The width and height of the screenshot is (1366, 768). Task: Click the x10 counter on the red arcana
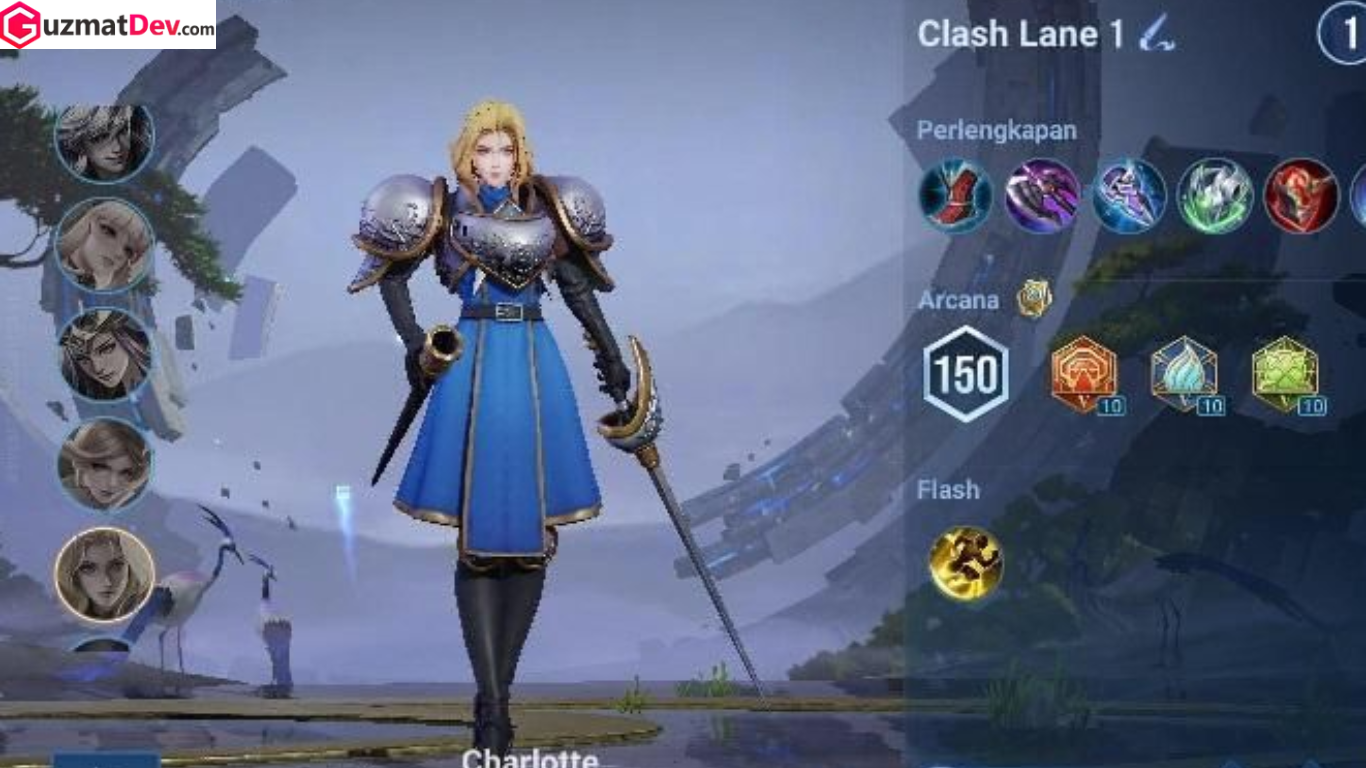point(1110,407)
